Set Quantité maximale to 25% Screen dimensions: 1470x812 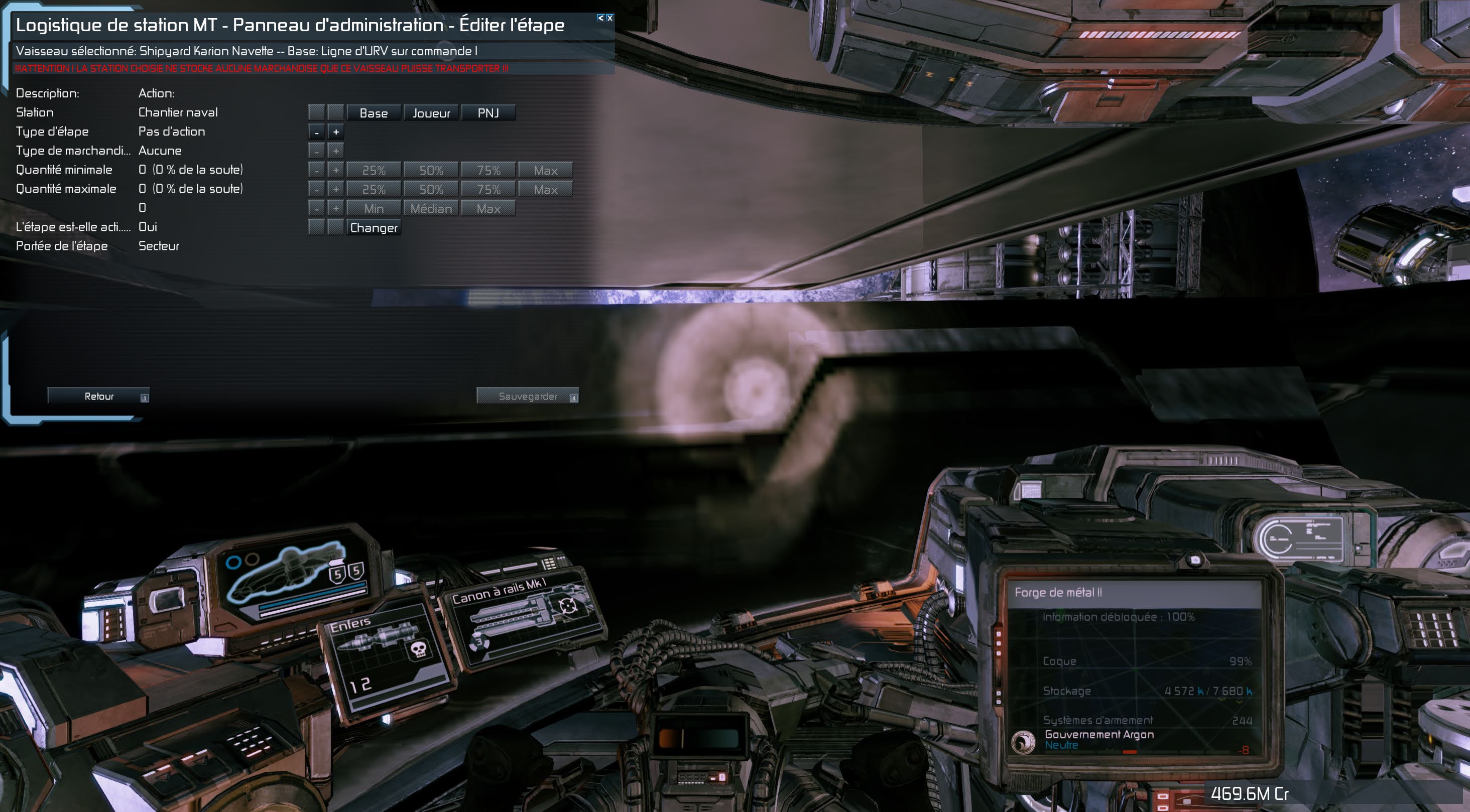point(373,189)
